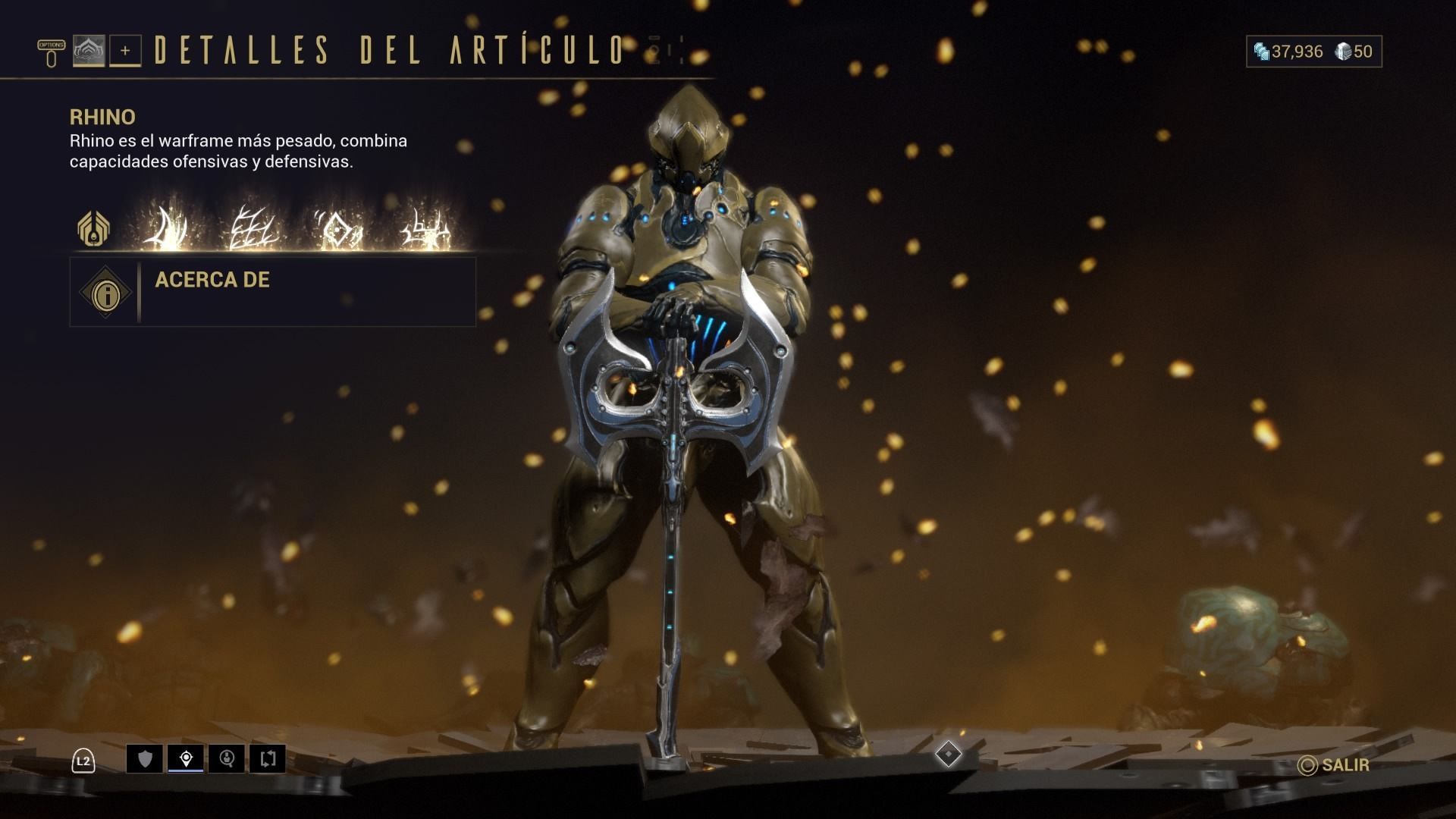Open the plus tab next to item thumbnail
This screenshot has height=819, width=1456.
point(126,52)
